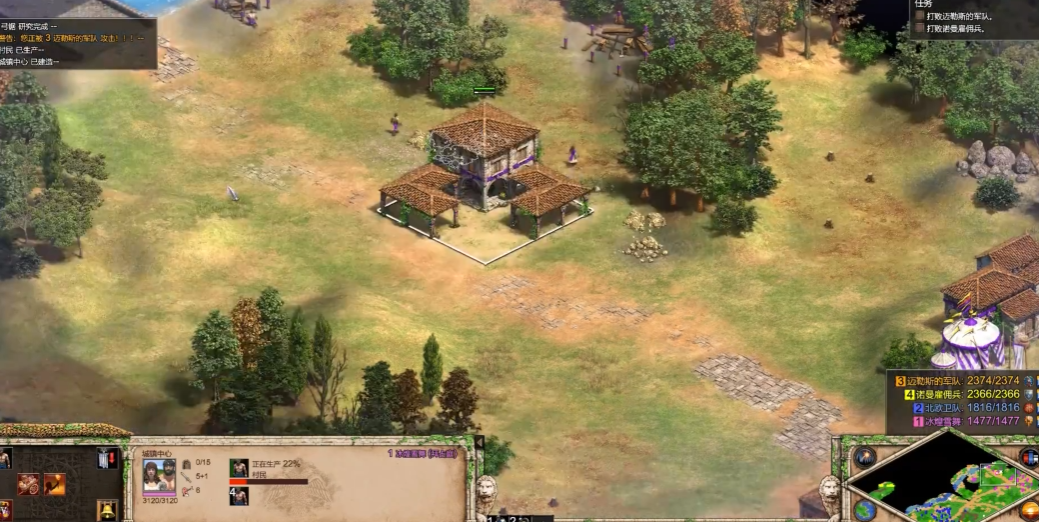This screenshot has width=1039, height=522.
Task: Select the queued villagers icon marked 4
Action: tap(239, 495)
